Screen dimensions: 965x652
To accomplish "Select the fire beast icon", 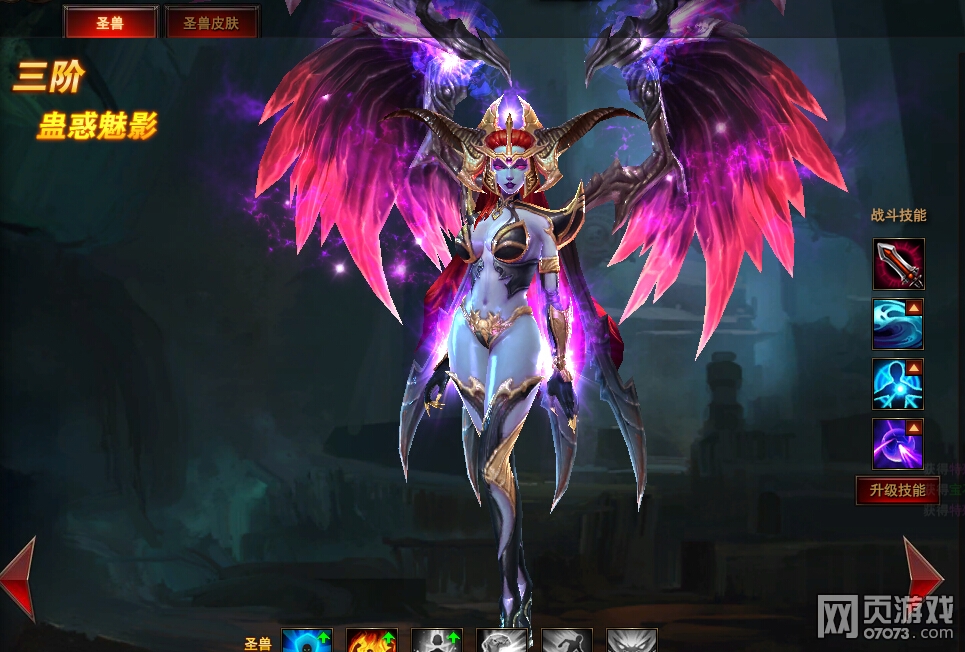I will click(x=372, y=640).
